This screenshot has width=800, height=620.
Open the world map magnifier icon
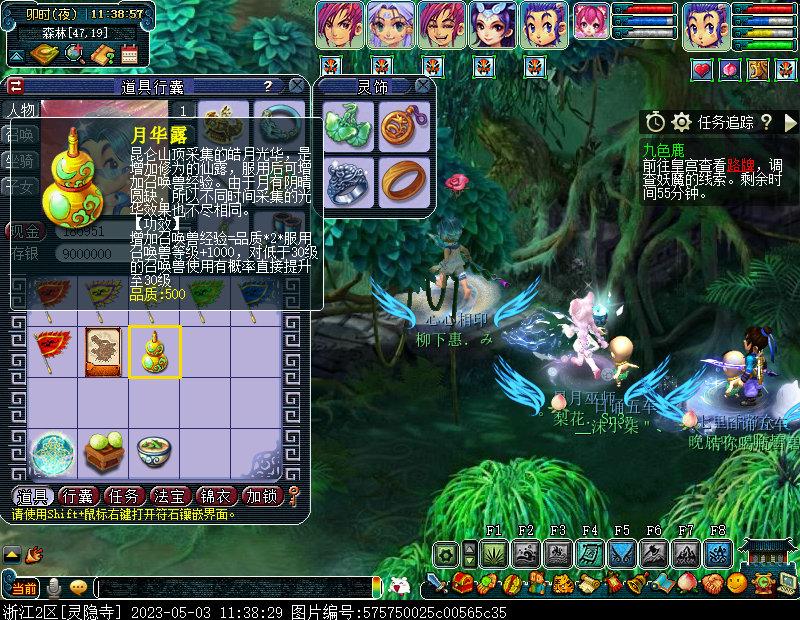pyautogui.click(x=73, y=54)
